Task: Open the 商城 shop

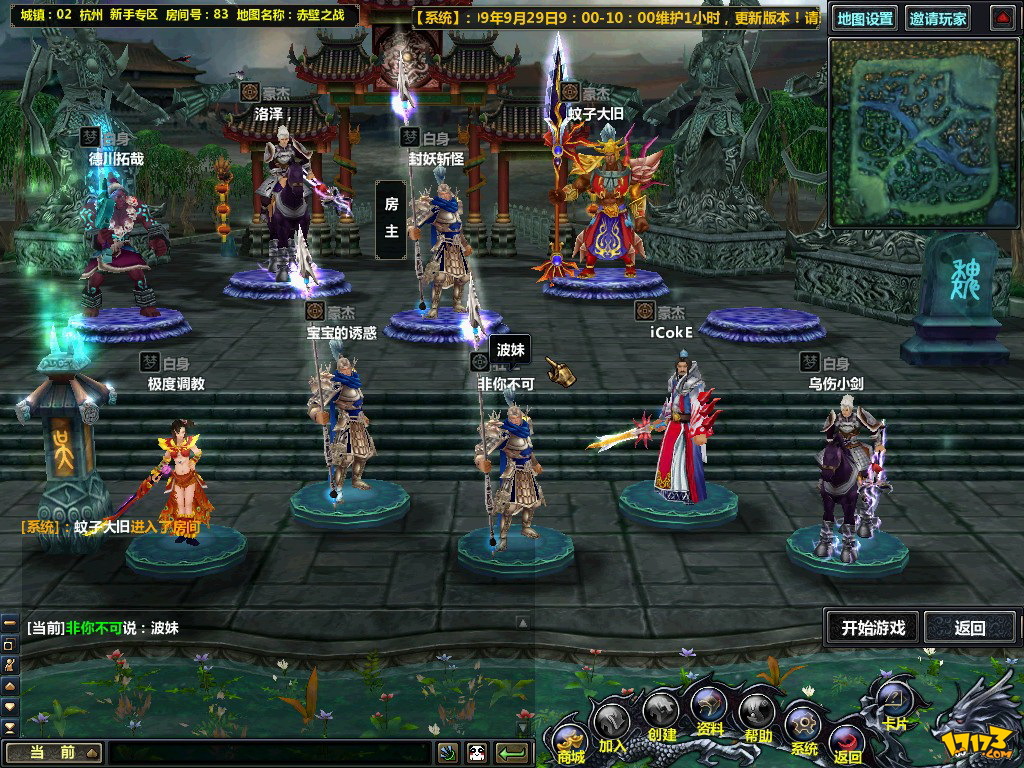Action: (571, 741)
